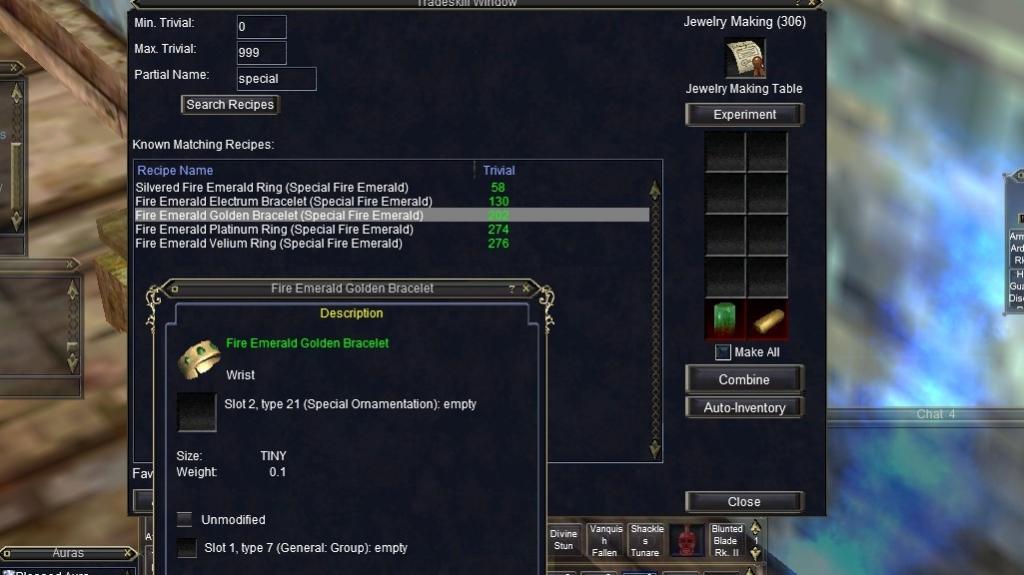Hit the Combine button
The image size is (1024, 575).
click(x=744, y=380)
